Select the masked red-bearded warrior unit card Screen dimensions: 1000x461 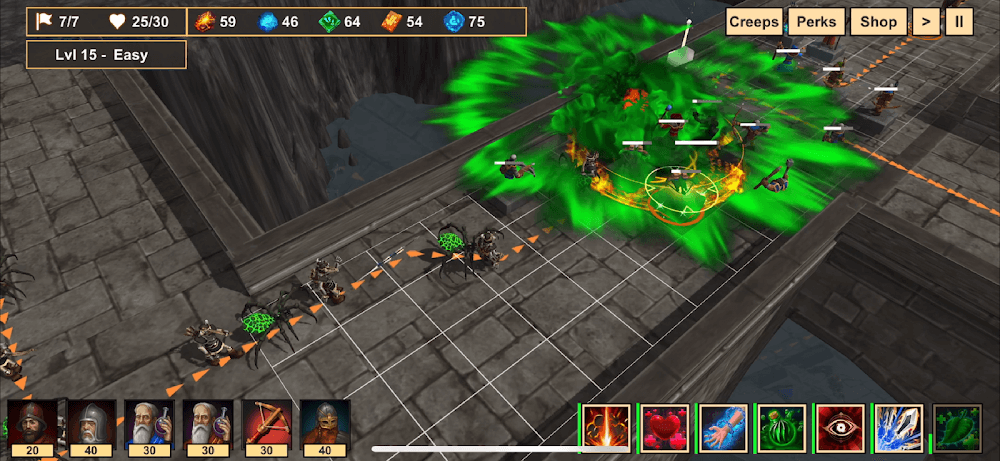tap(325, 426)
